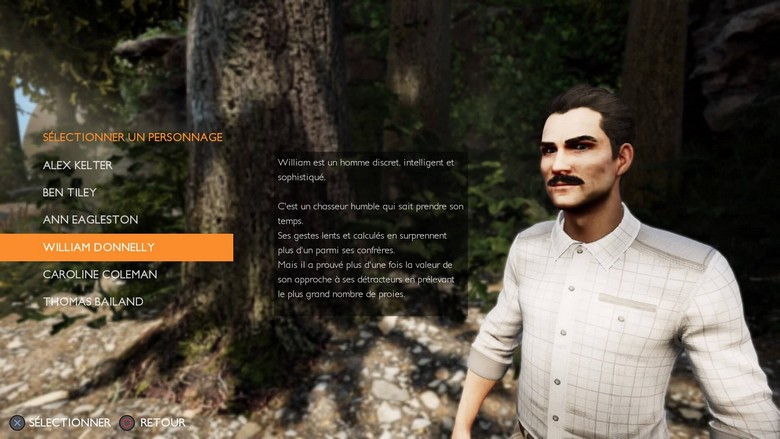Pick Ann Eagleston as your hunter
This screenshot has height=439, width=780.
point(90,219)
